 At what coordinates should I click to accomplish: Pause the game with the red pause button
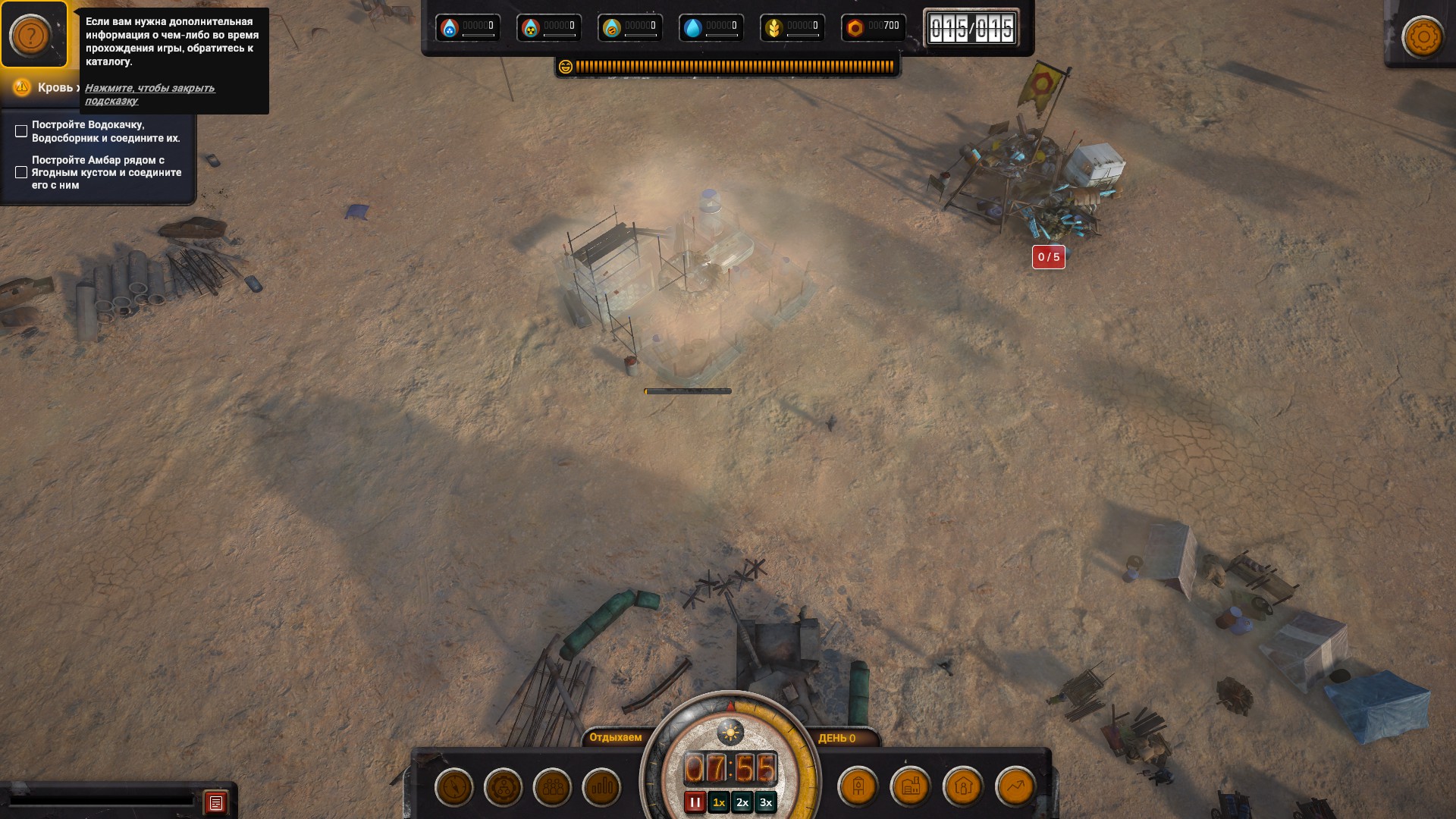point(695,802)
